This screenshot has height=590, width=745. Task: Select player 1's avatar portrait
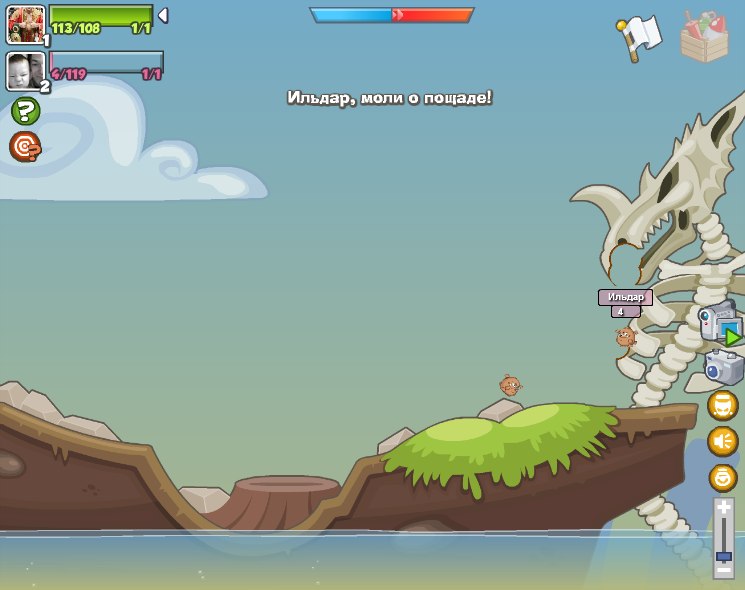point(25,24)
